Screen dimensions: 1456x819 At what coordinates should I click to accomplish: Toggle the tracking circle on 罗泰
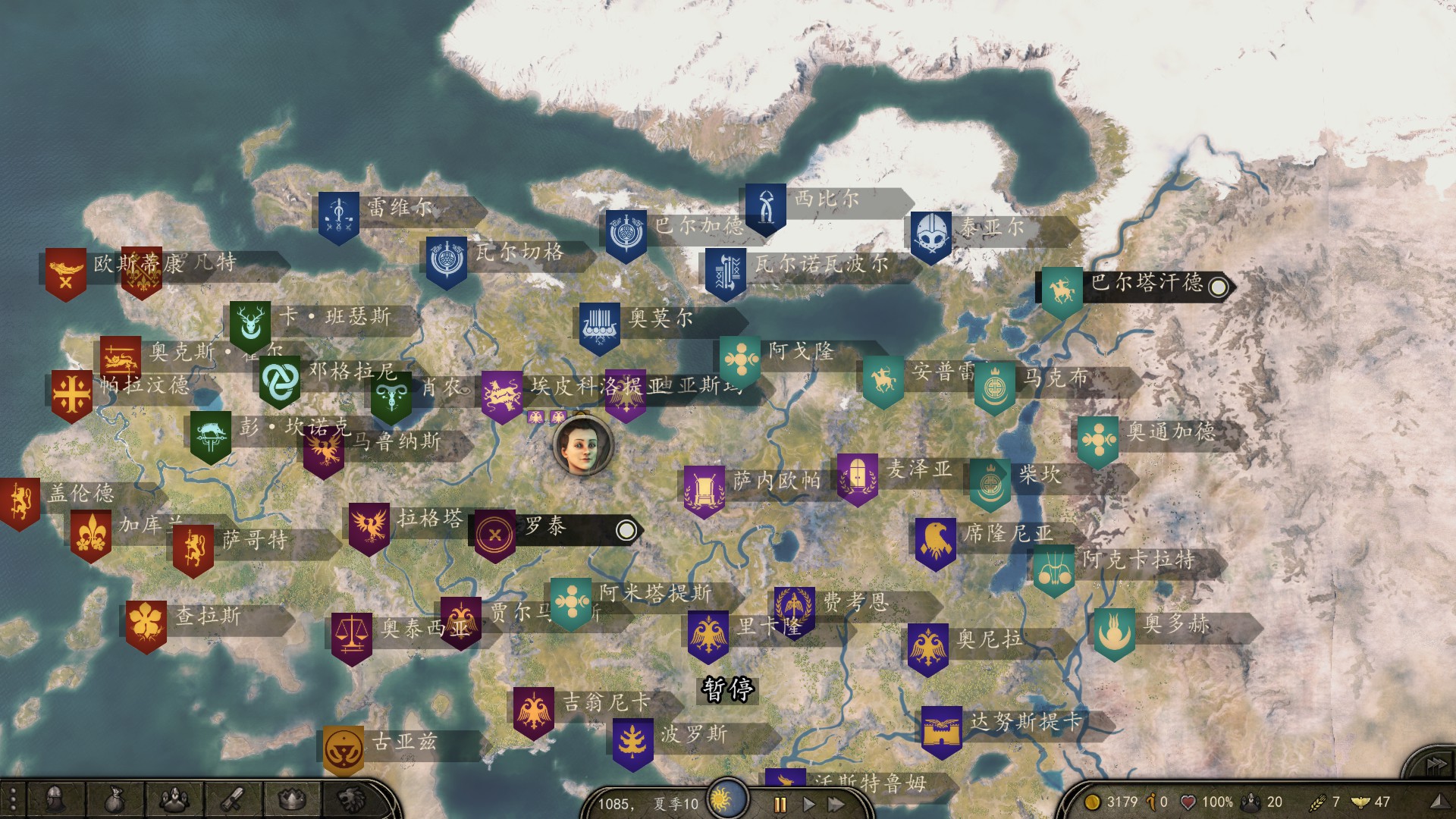click(x=626, y=530)
